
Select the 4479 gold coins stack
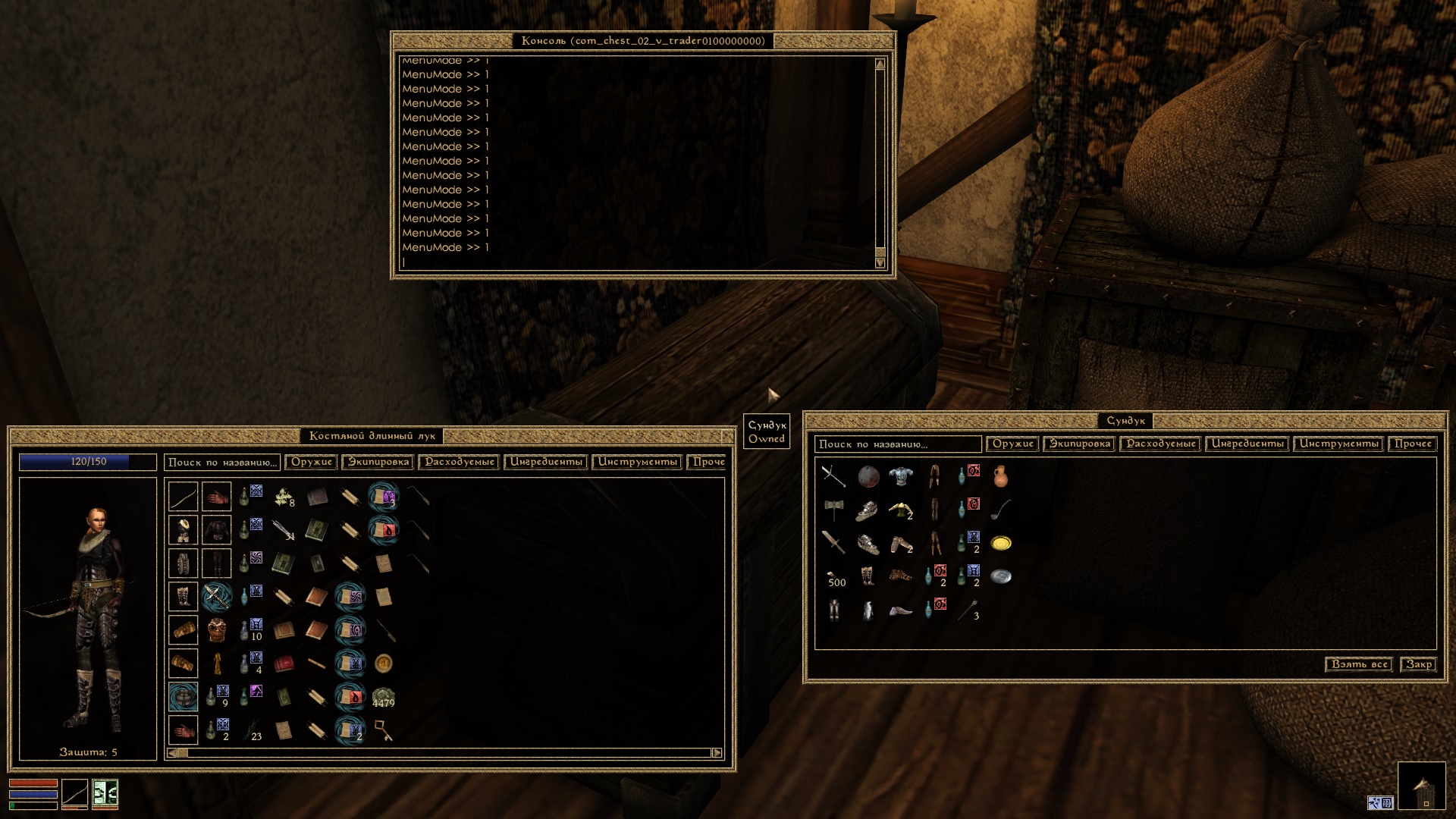[x=383, y=697]
